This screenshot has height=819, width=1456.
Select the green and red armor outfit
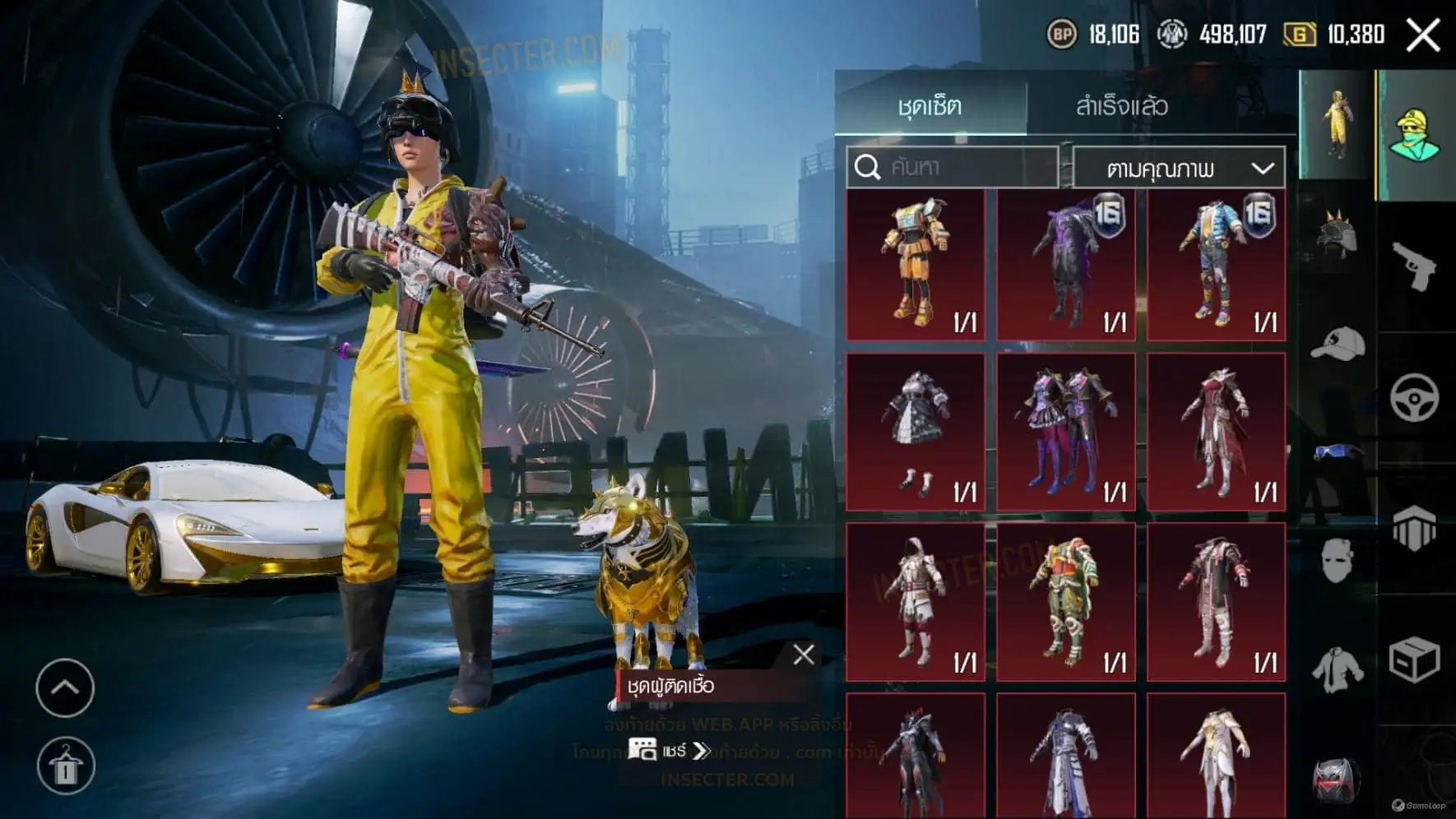click(1066, 602)
